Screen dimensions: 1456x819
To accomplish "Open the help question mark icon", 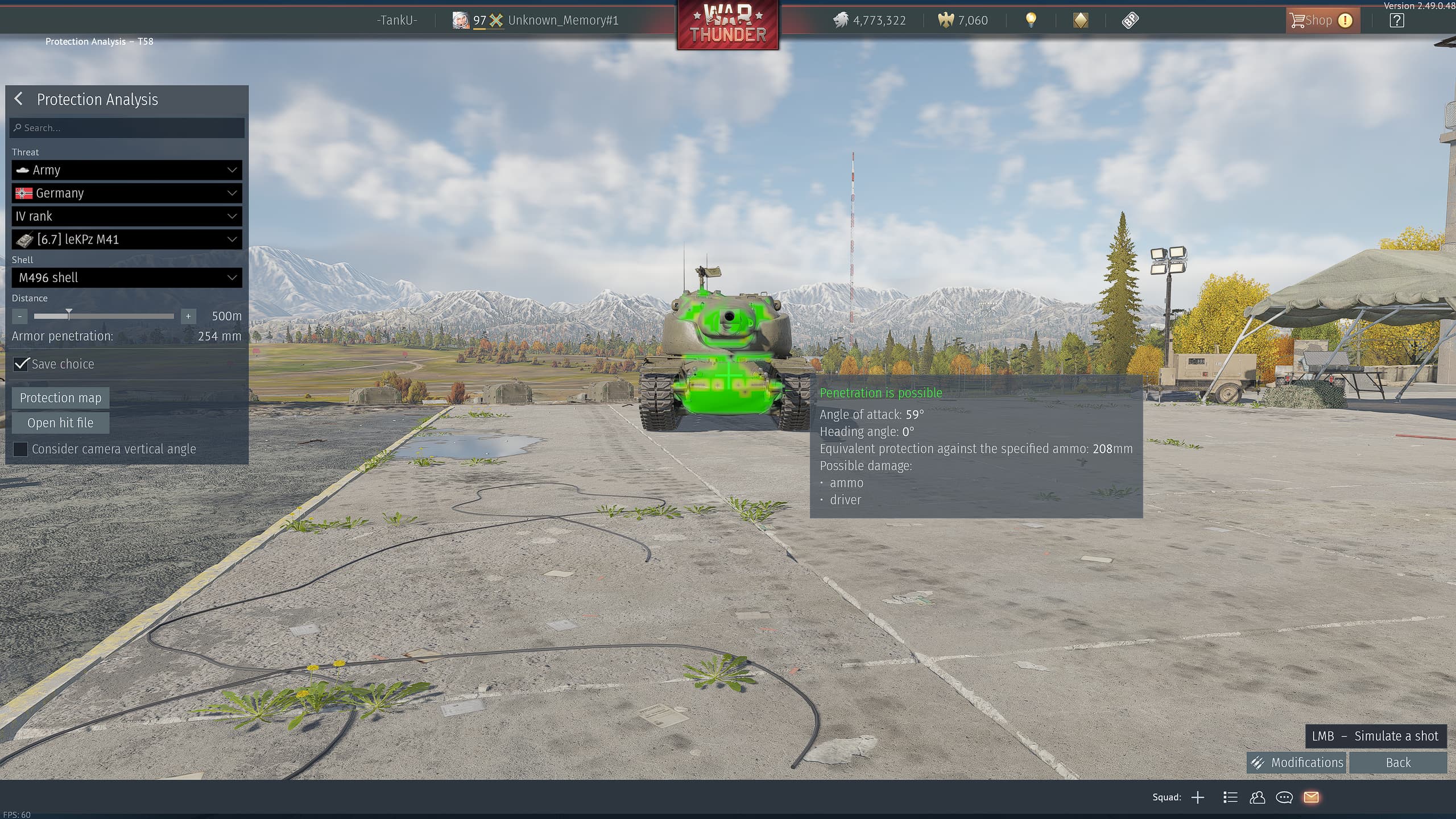I will coord(1396,20).
